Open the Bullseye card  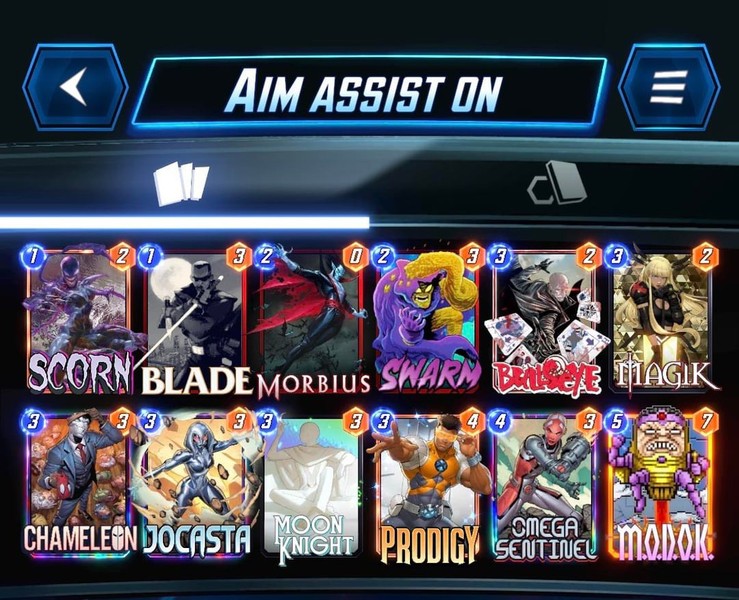pos(545,320)
